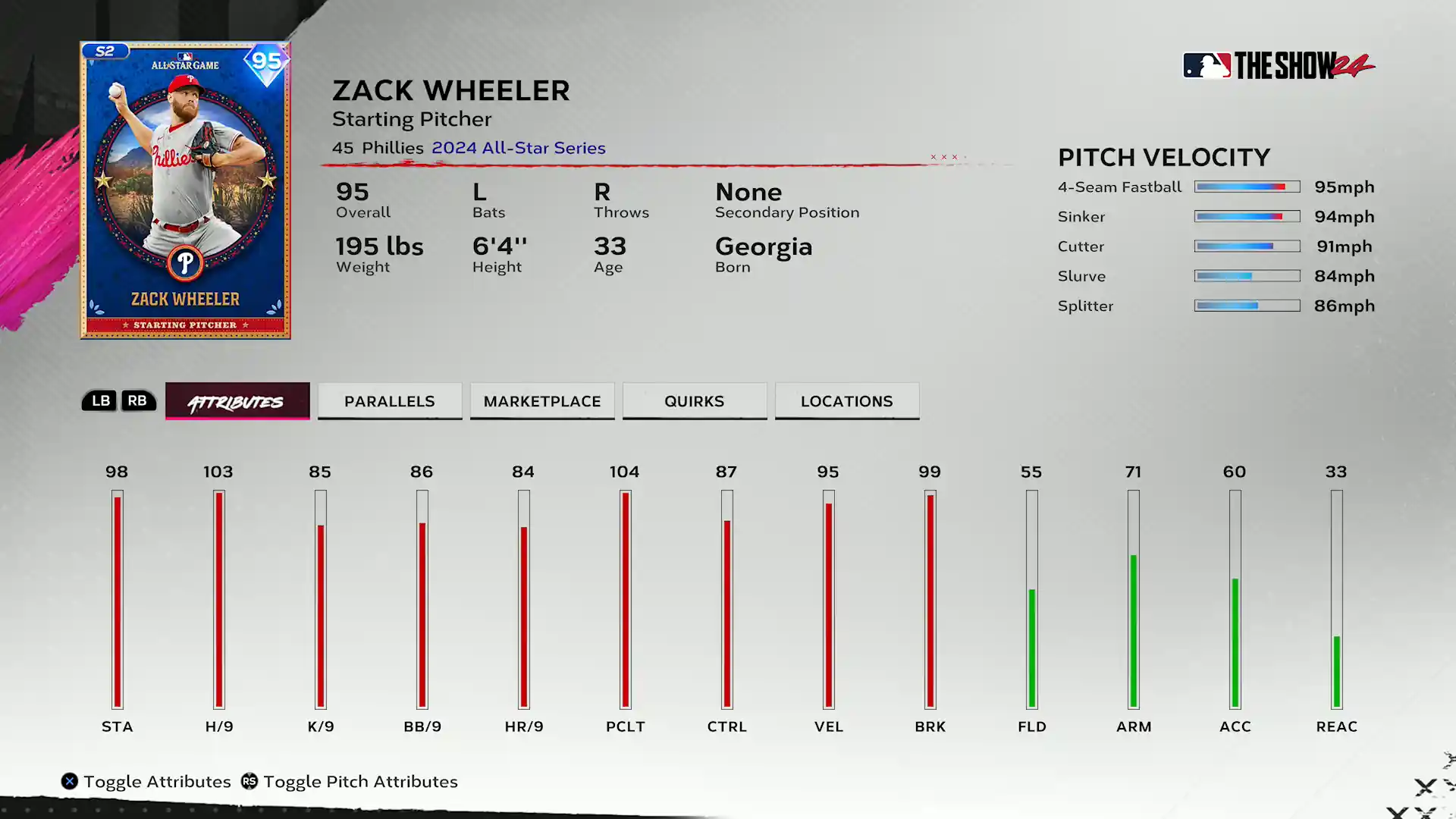Open the 2024 All-Star Series link
Screen dimensions: 1456x819
pos(519,148)
